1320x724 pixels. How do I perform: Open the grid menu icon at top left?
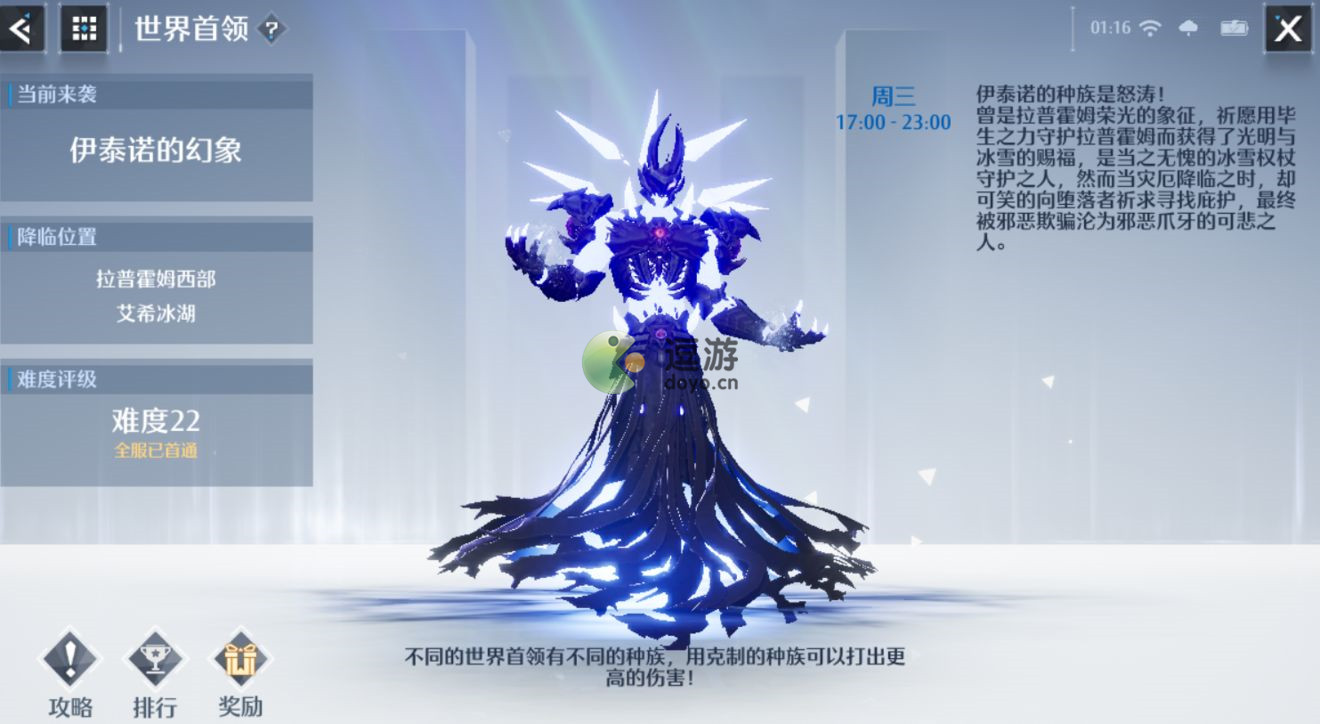(83, 28)
